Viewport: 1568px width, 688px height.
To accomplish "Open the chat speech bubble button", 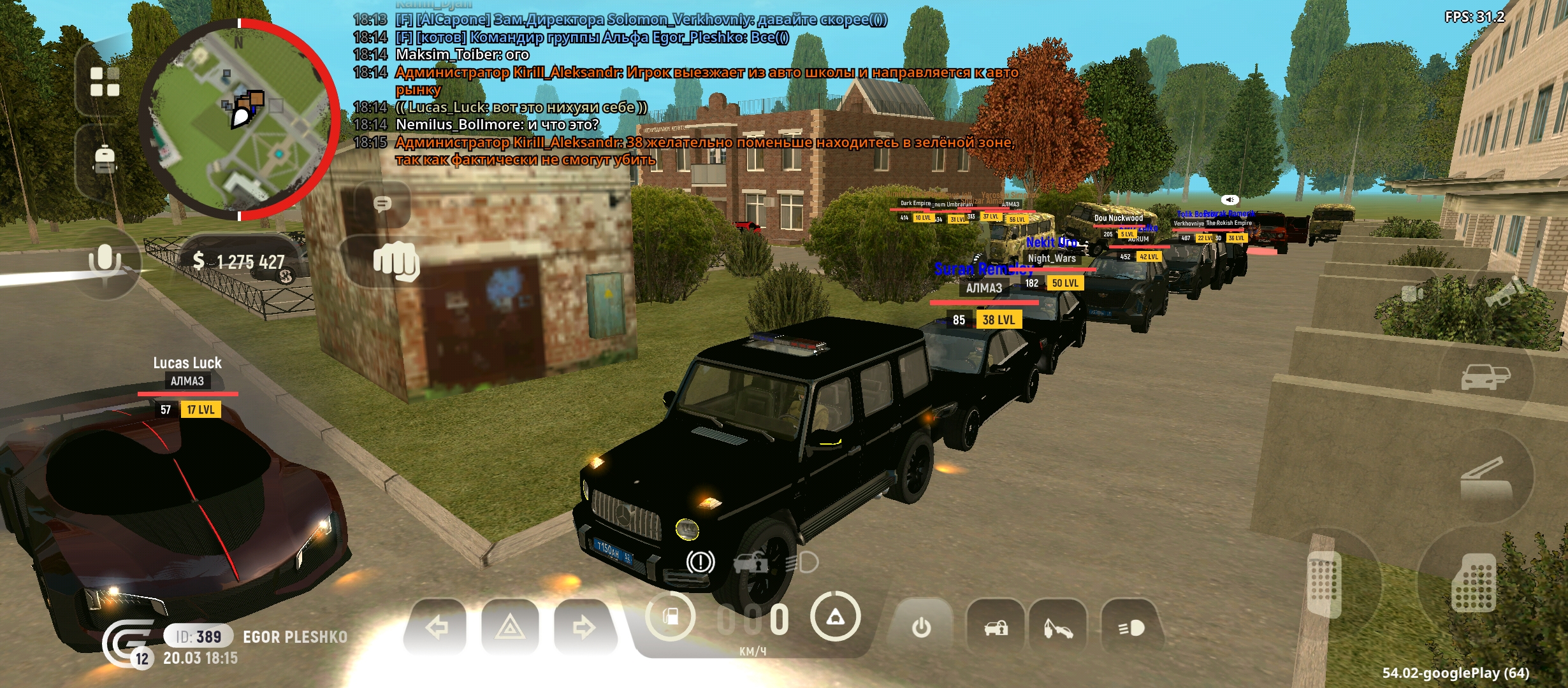I will [382, 204].
